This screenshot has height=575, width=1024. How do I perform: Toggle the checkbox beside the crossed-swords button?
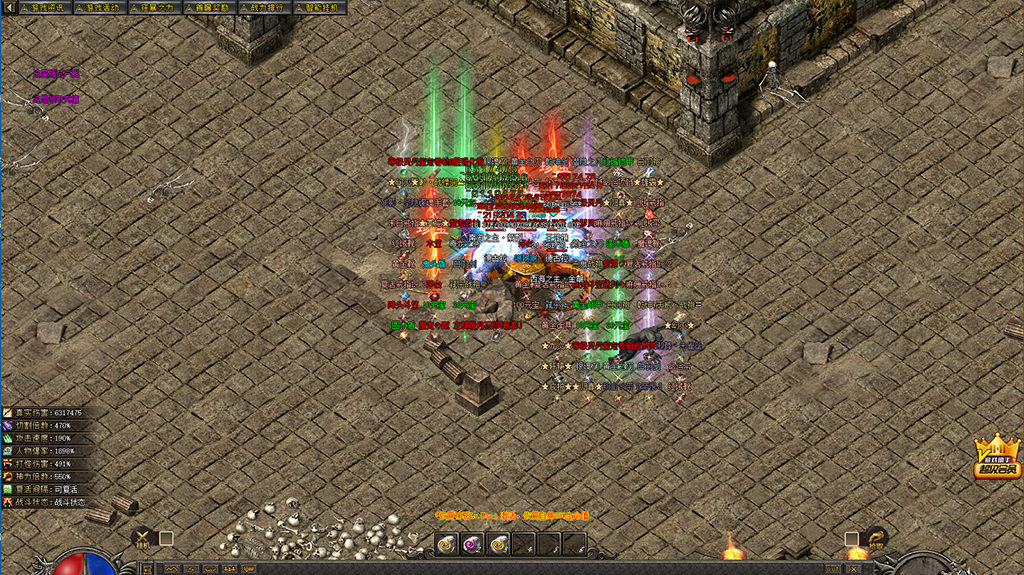[166, 538]
